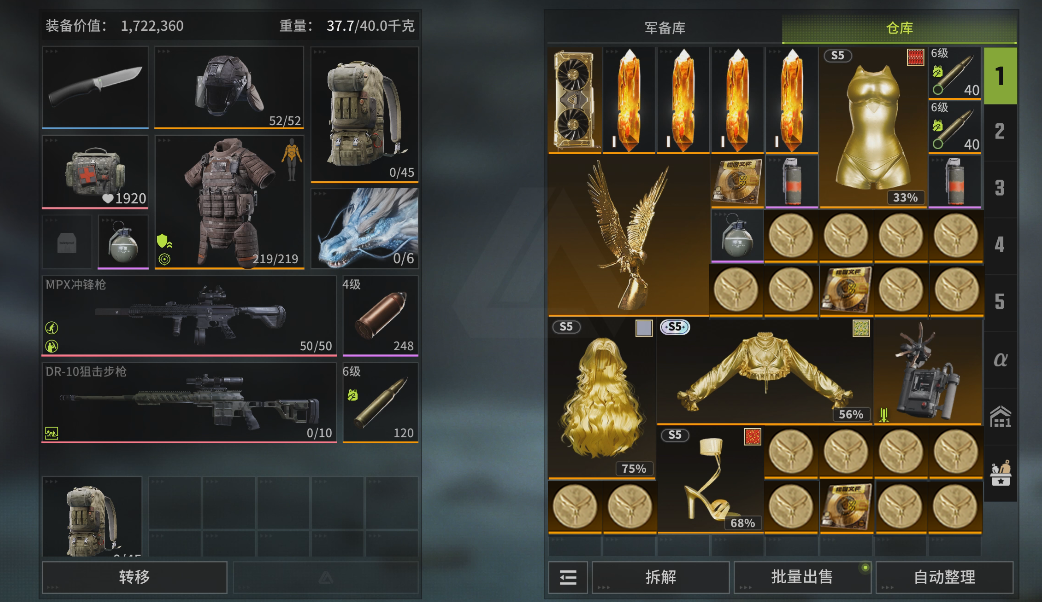Image resolution: width=1042 pixels, height=602 pixels.
Task: Activate 自动整理 to sort storage
Action: pyautogui.click(x=944, y=577)
